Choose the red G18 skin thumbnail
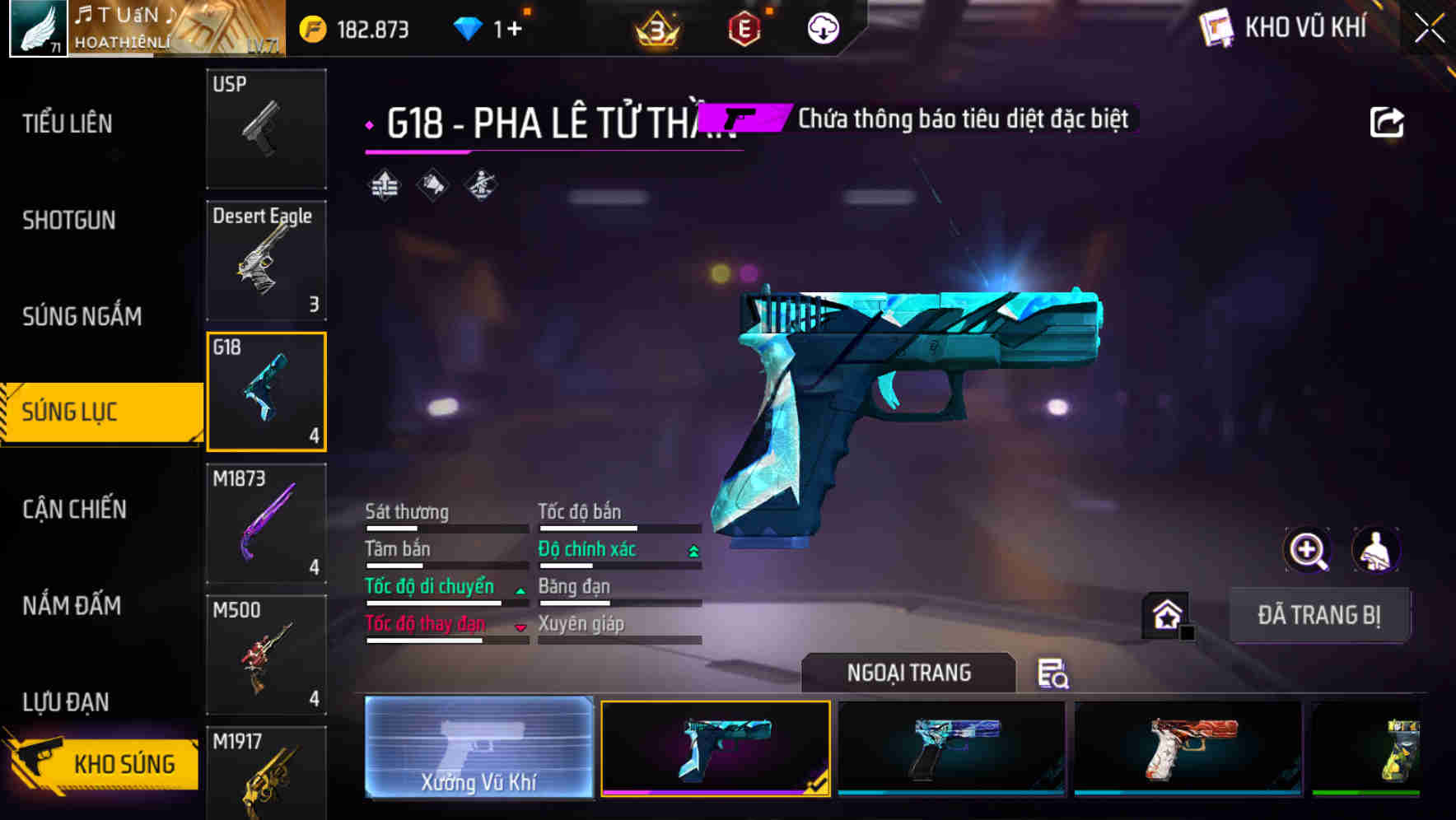Image resolution: width=1456 pixels, height=820 pixels. pos(1186,748)
